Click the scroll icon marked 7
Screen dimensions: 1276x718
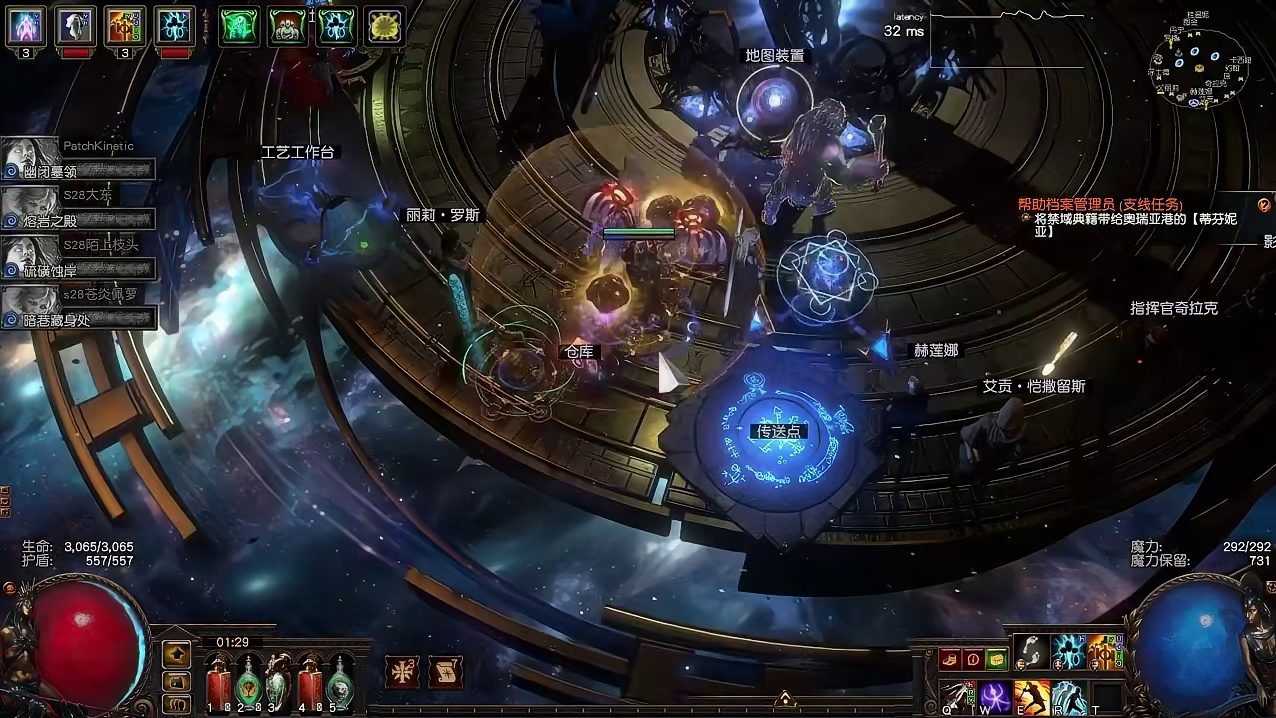pos(444,672)
